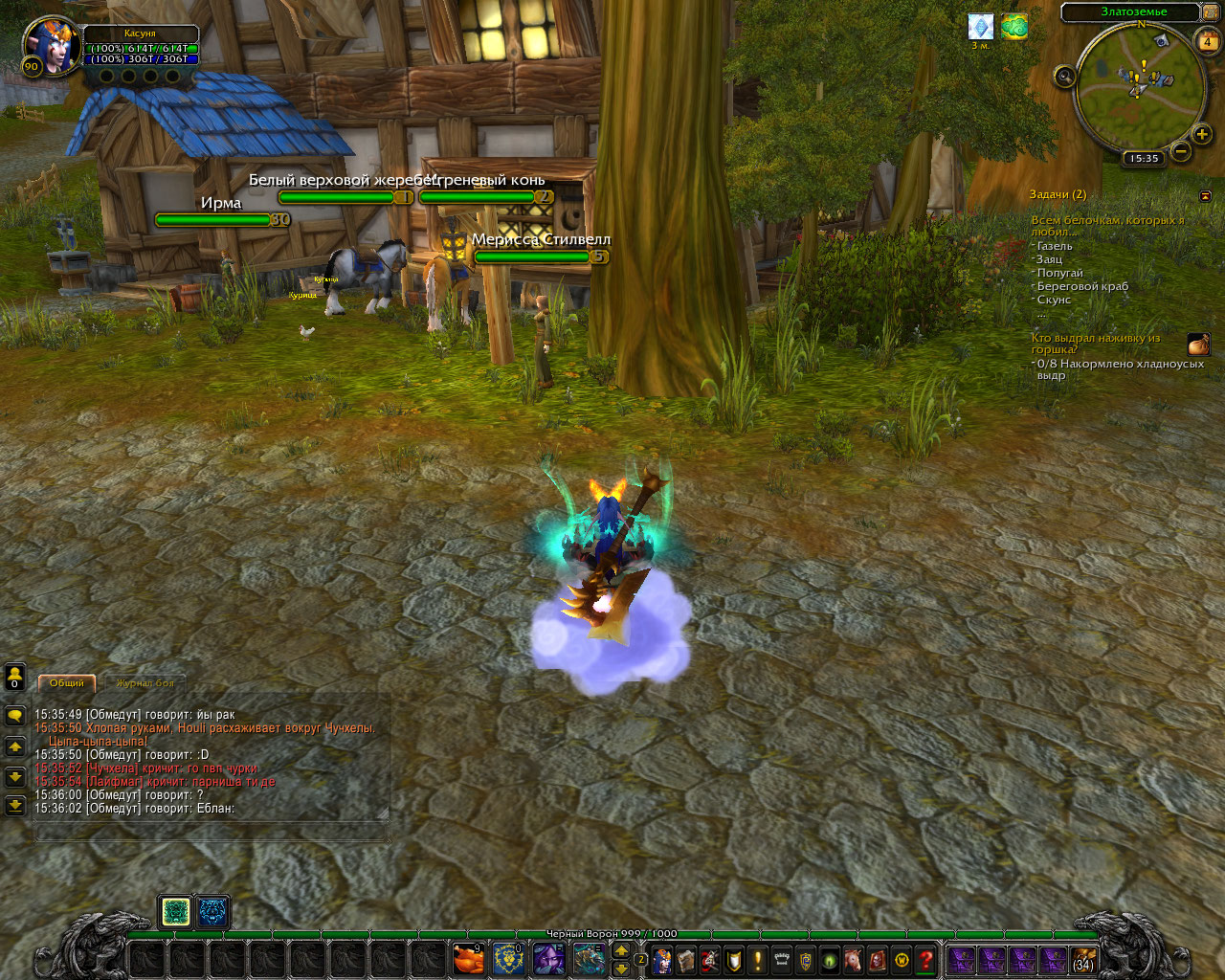The image size is (1225, 980).
Task: Open the chat speech bubble menu
Action: click(15, 715)
